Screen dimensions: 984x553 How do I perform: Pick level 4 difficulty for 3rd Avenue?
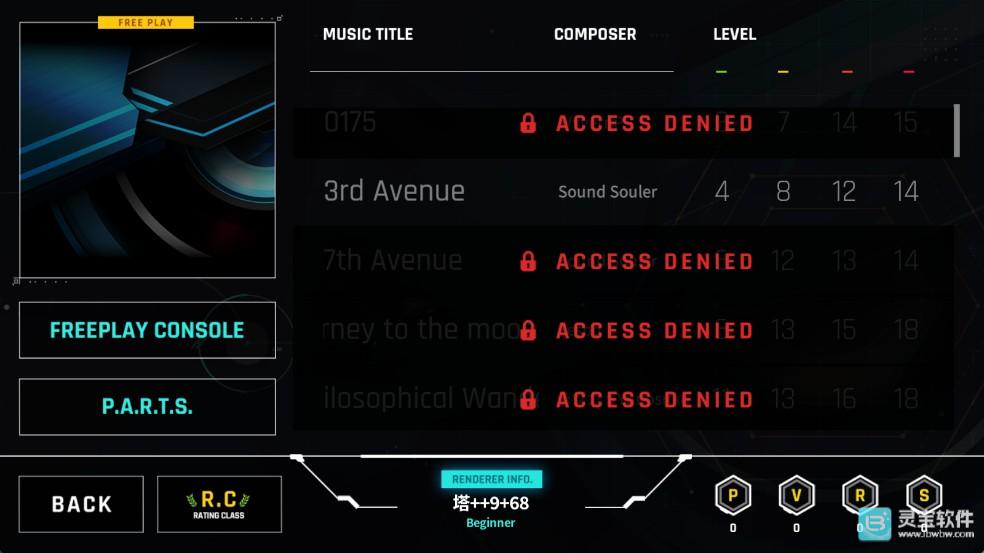[x=722, y=191]
